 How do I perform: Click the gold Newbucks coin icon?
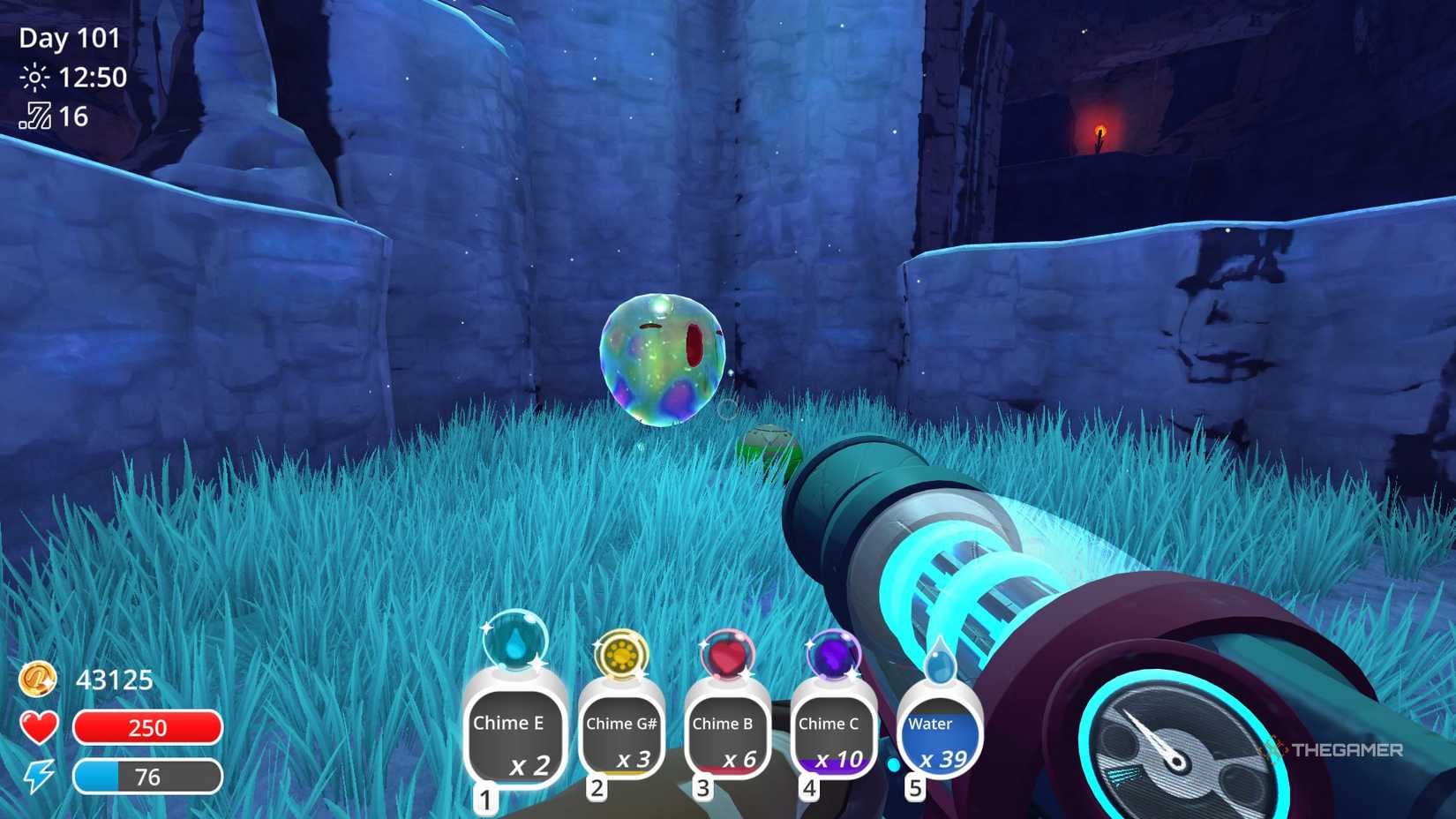(36, 680)
